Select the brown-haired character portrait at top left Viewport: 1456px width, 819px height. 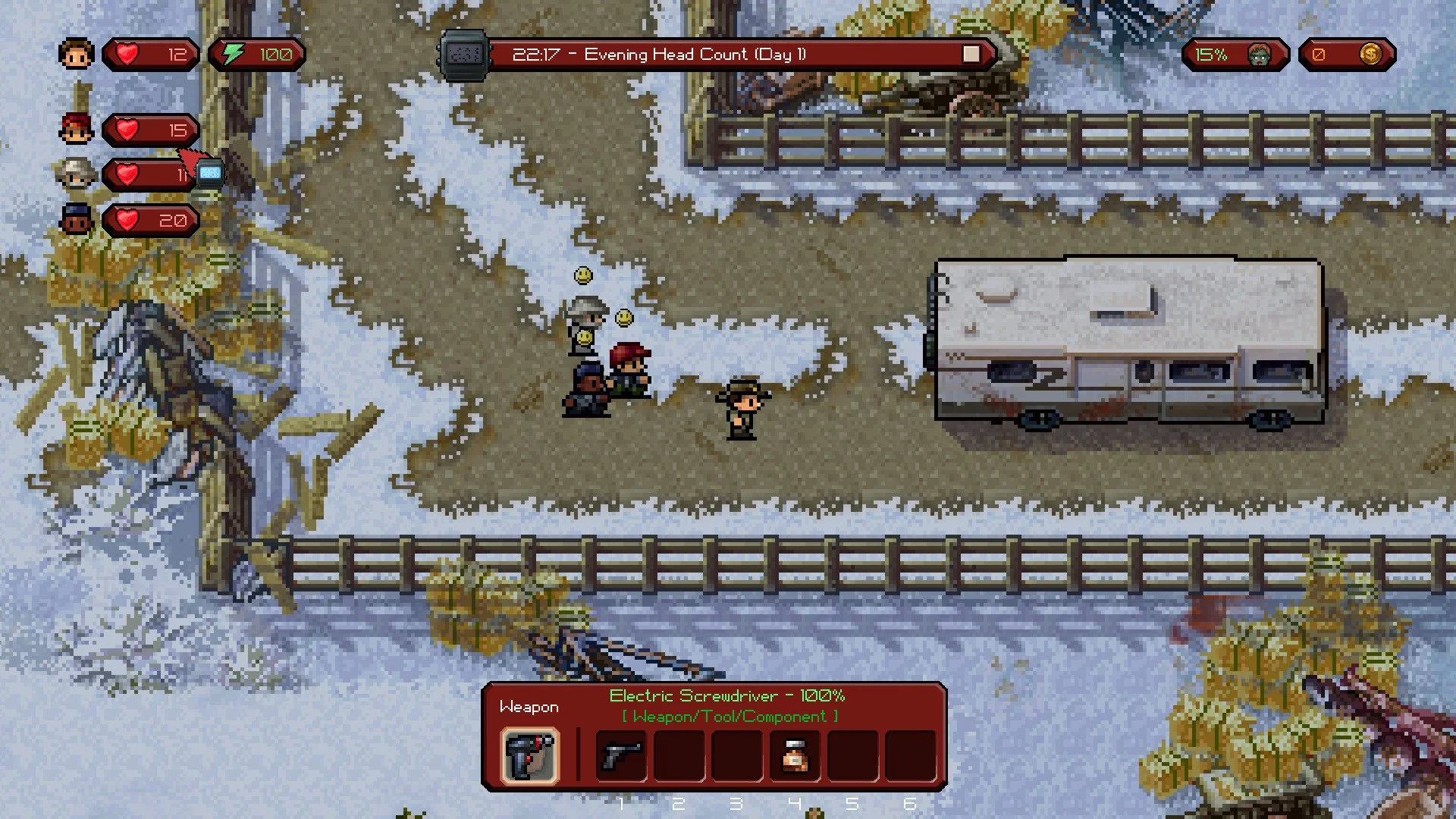coord(75,54)
